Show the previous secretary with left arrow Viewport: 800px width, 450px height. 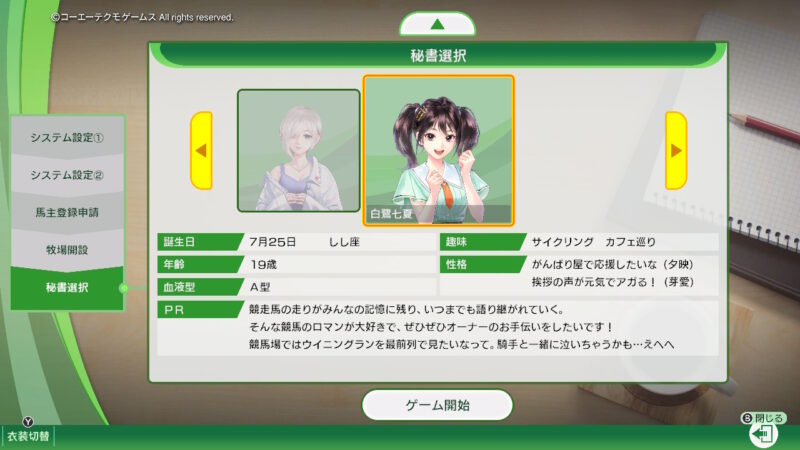click(201, 151)
